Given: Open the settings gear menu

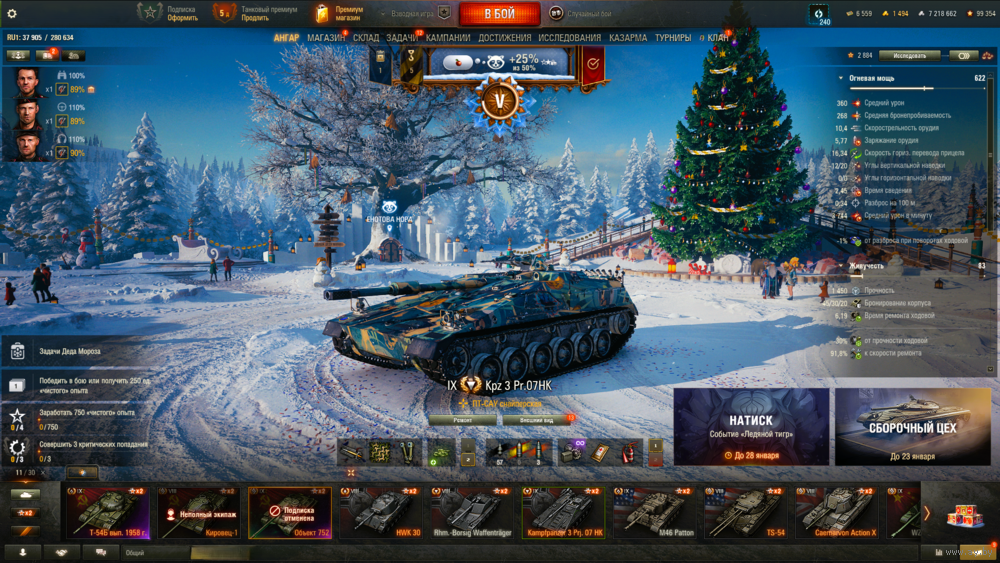Looking at the screenshot, I should (x=12, y=13).
